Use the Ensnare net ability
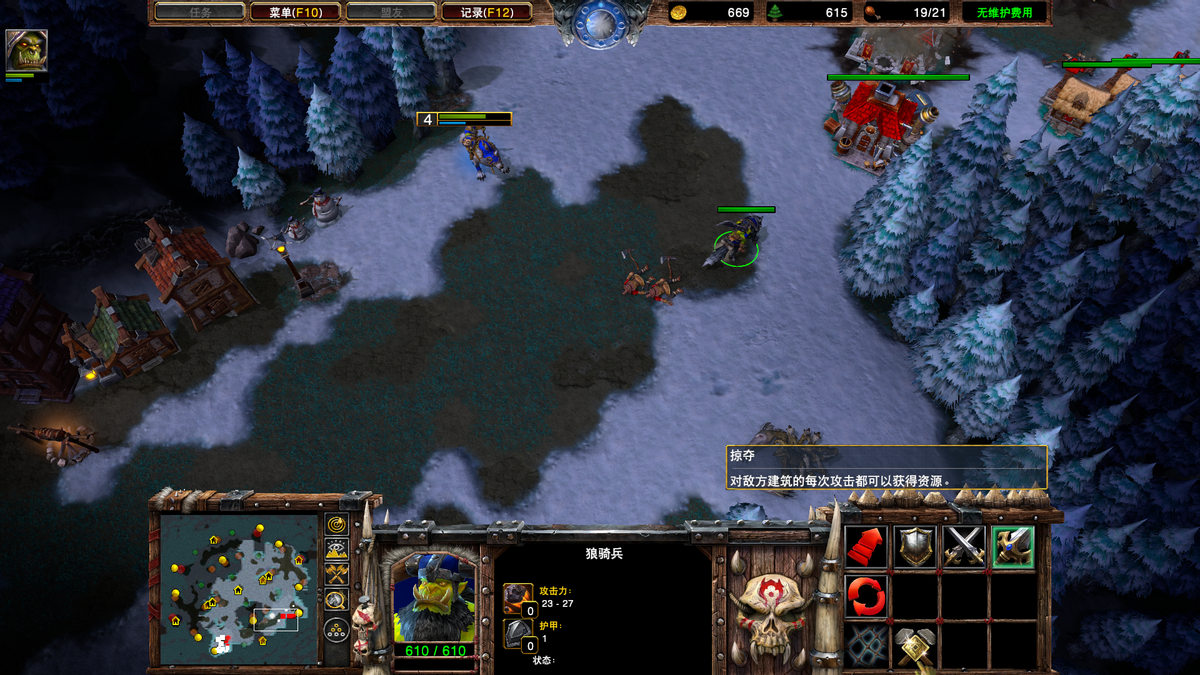The width and height of the screenshot is (1200, 675). point(866,646)
